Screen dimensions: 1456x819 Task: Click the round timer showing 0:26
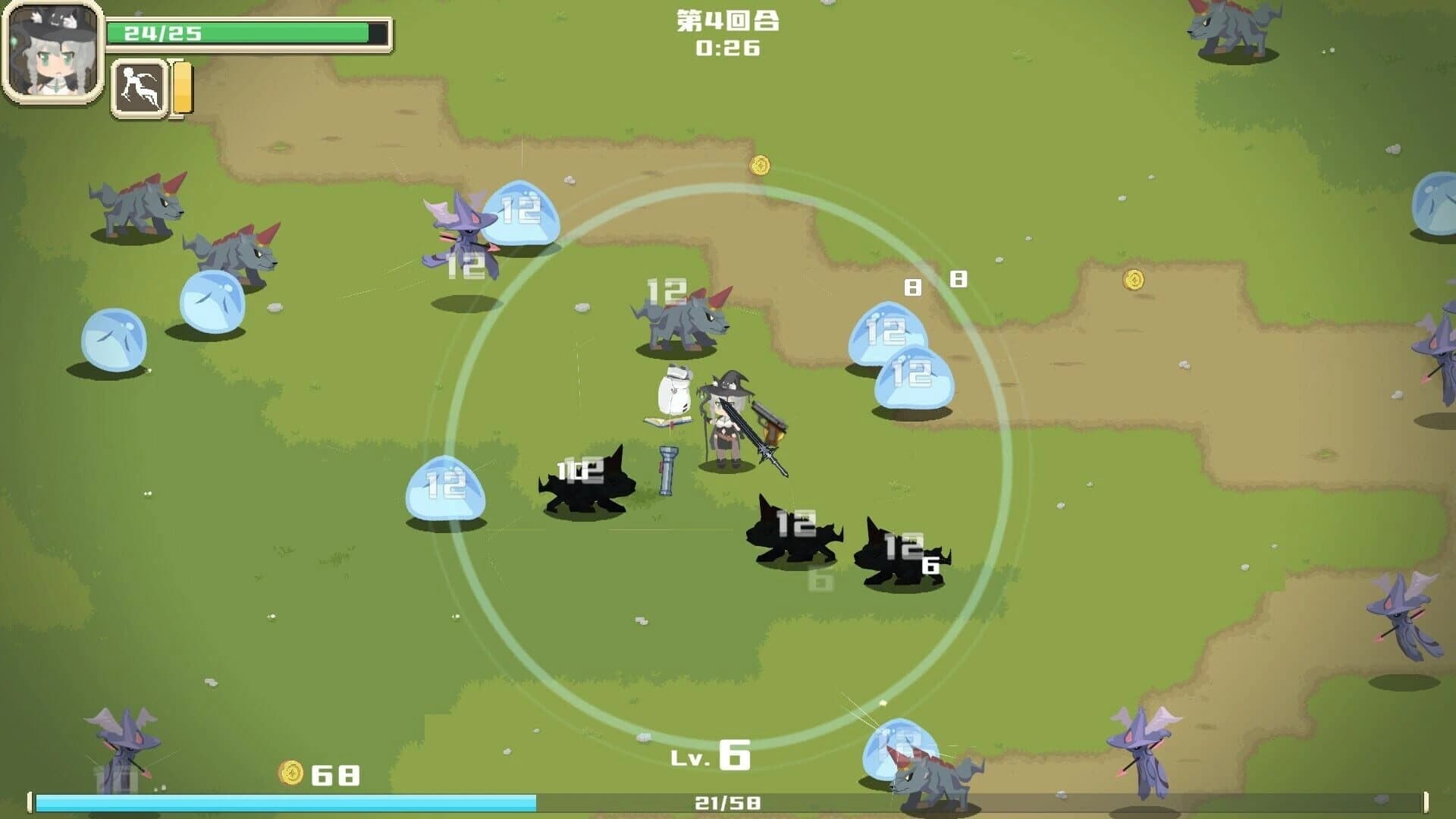click(730, 47)
